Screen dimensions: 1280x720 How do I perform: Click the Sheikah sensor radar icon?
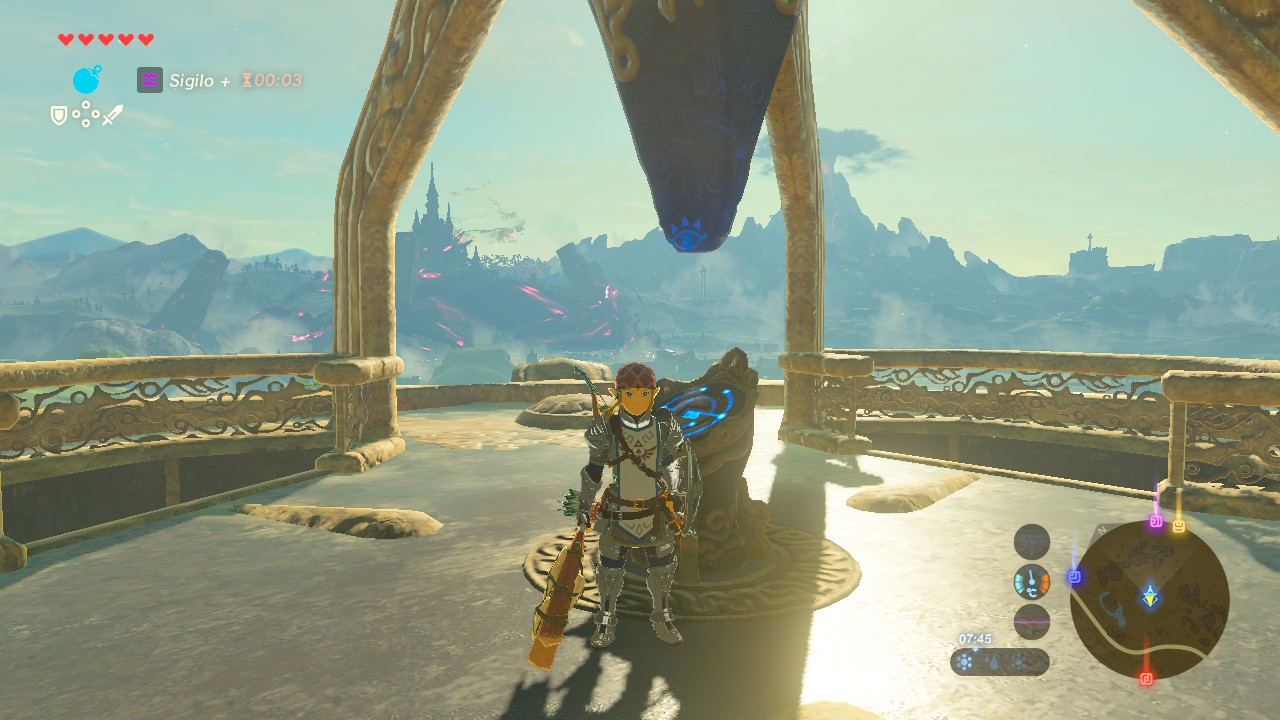(1032, 542)
